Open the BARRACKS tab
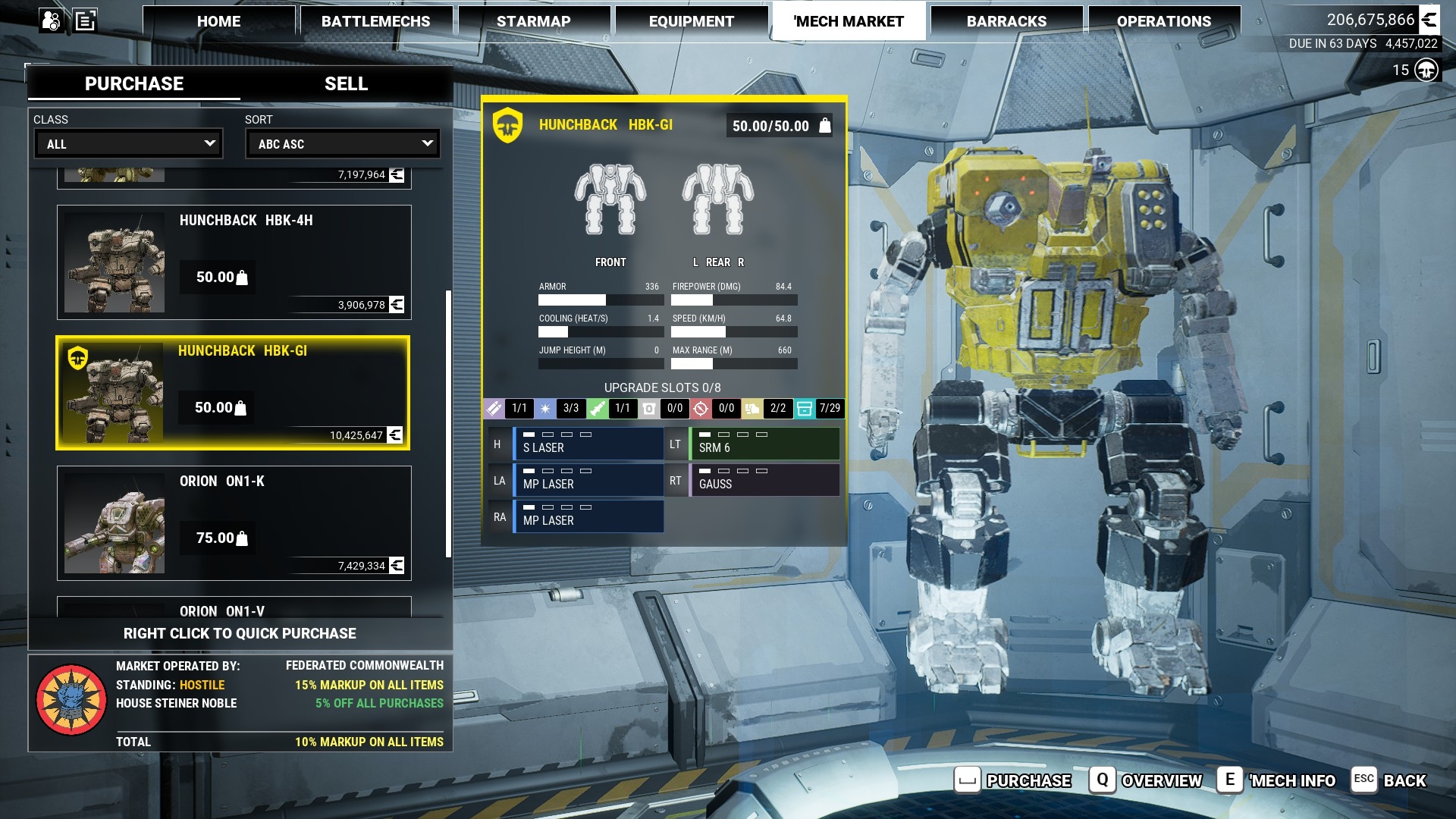 click(1006, 21)
